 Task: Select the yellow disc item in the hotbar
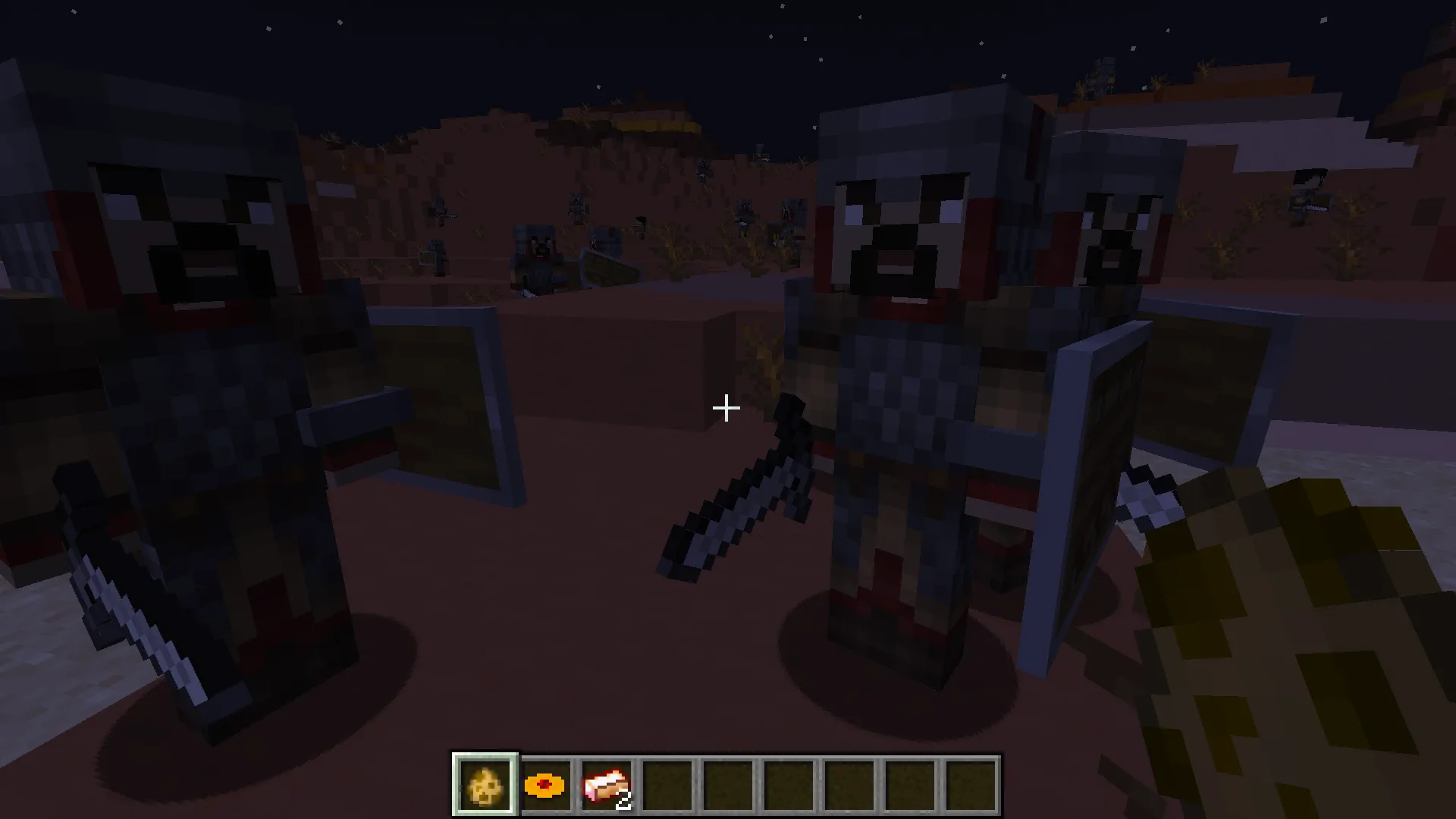pyautogui.click(x=544, y=783)
